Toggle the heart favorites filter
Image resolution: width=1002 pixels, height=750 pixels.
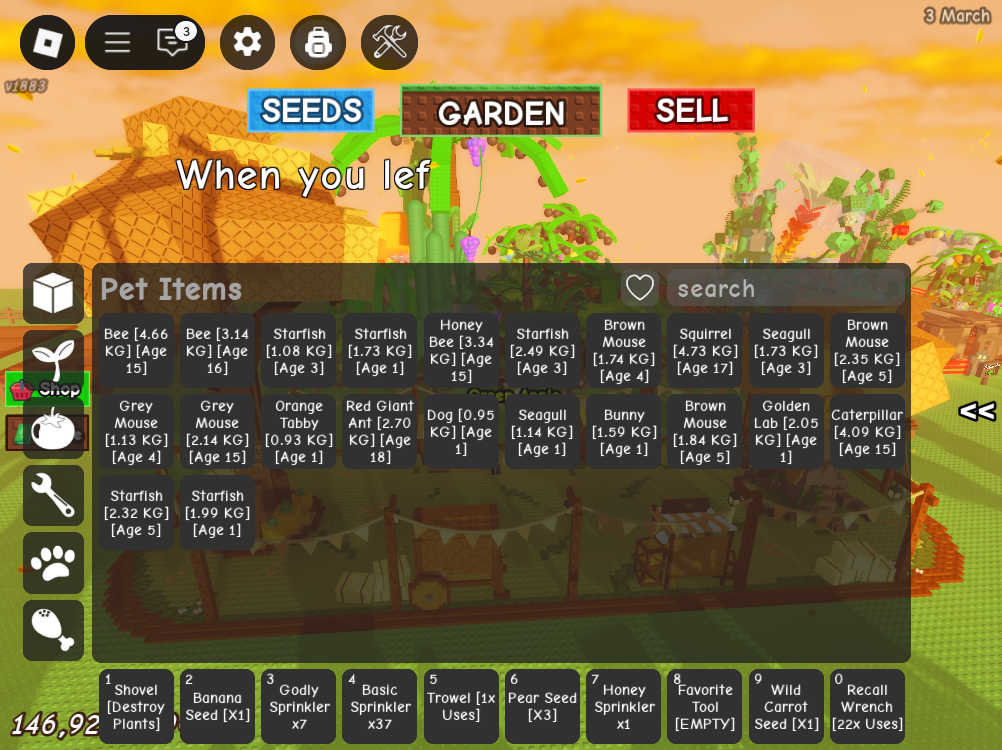[x=640, y=289]
